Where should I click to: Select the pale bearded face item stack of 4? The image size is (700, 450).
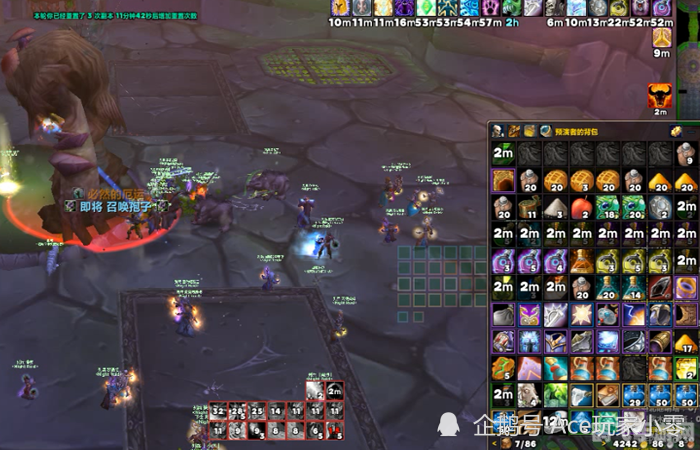529,396
